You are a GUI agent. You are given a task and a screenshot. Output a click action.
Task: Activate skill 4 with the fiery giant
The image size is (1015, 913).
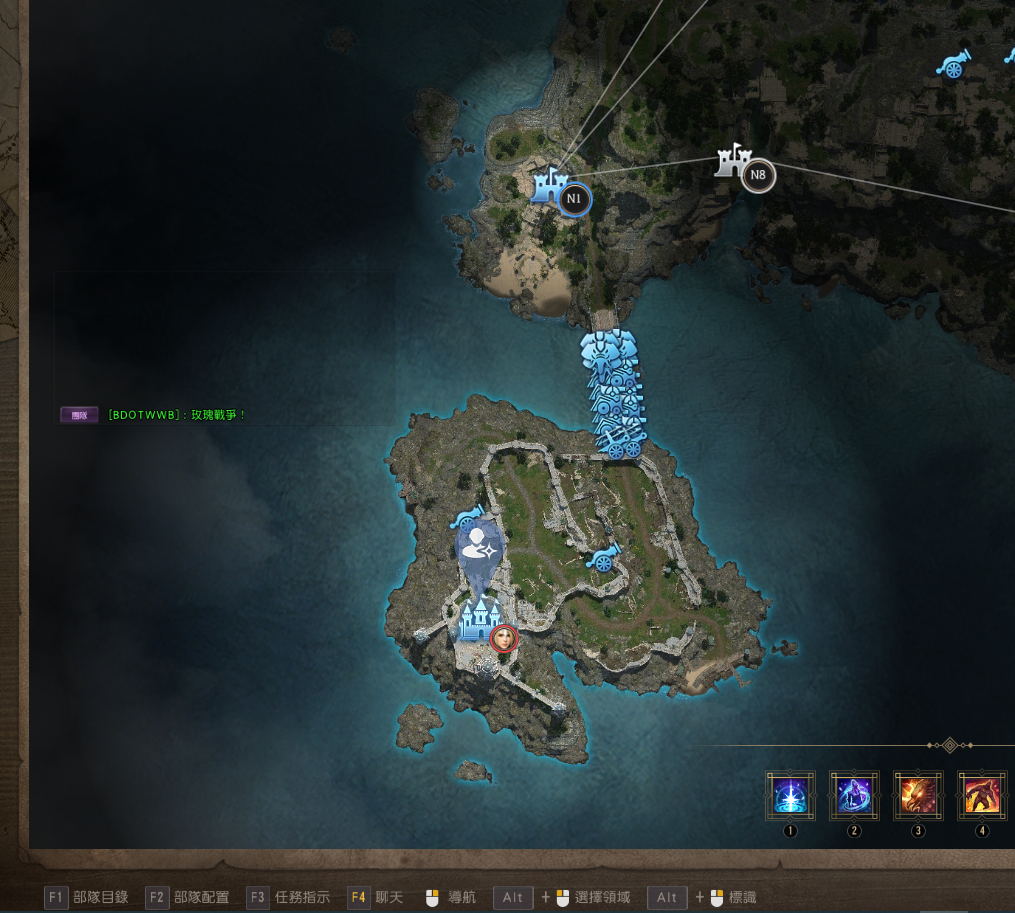pyautogui.click(x=982, y=796)
